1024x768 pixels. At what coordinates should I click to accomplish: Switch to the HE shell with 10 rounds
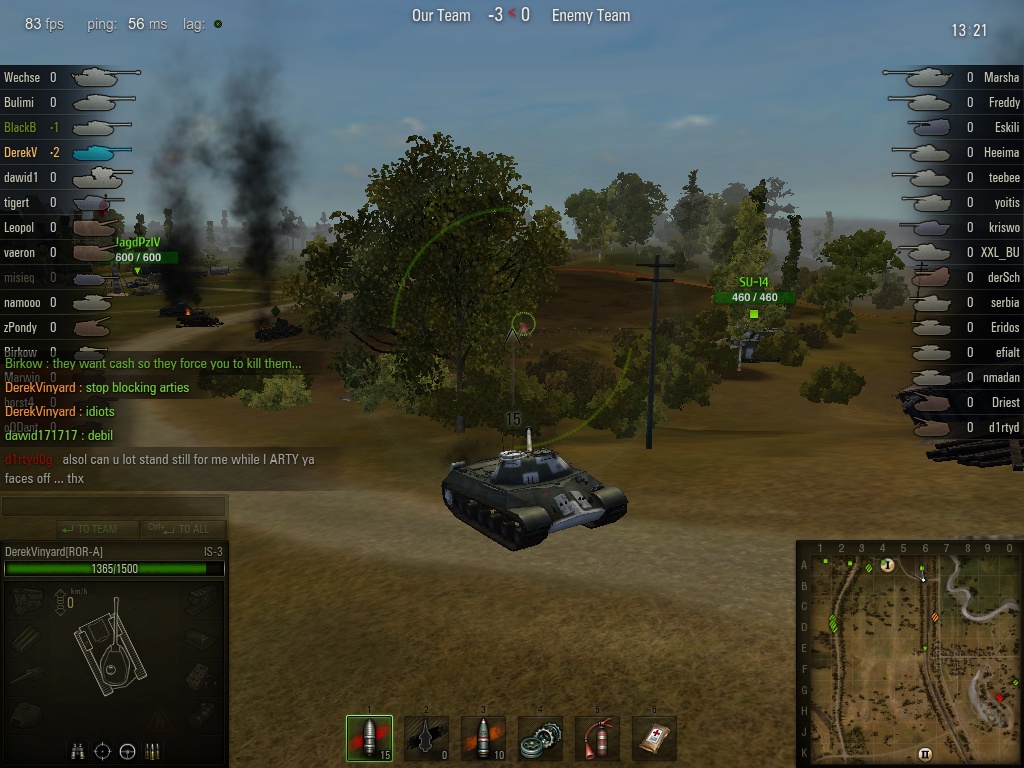484,738
